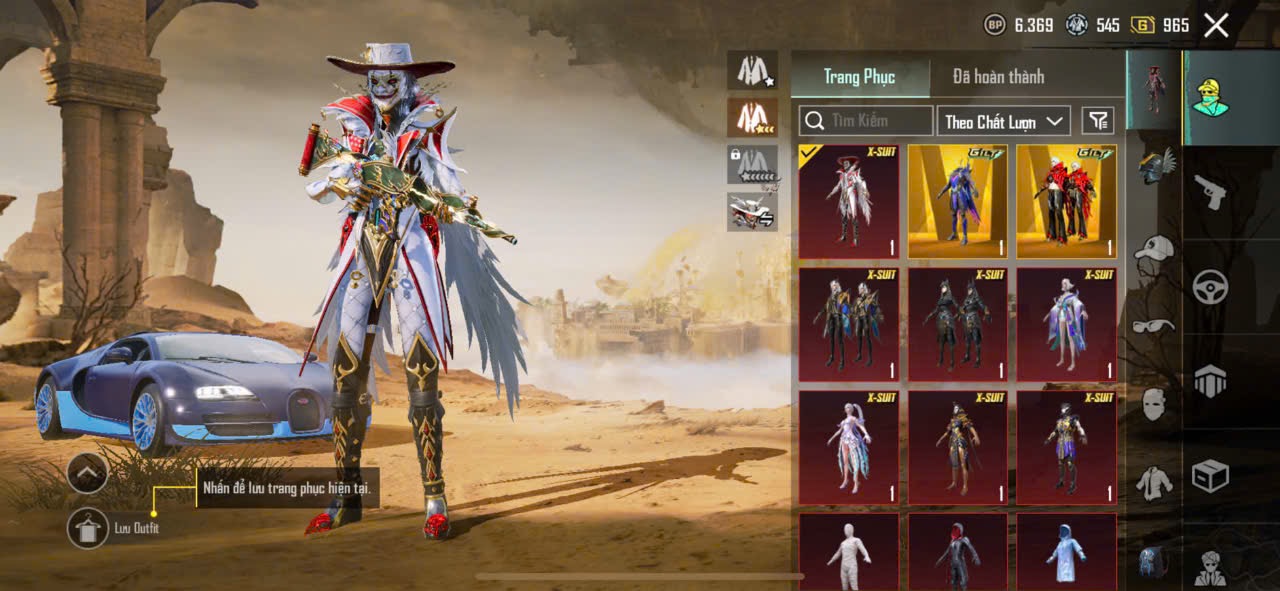The height and width of the screenshot is (591, 1280).
Task: Open the box crate inventory category
Action: (x=1210, y=476)
